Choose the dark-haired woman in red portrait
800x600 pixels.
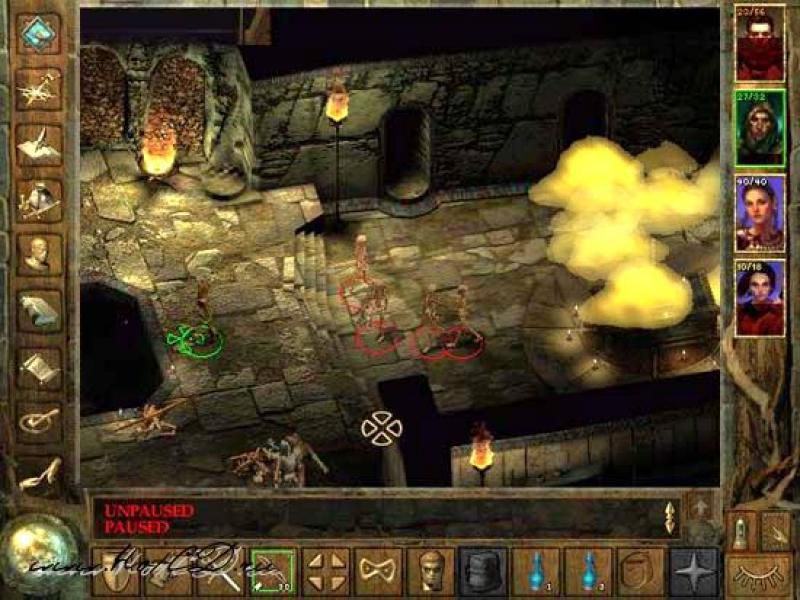click(761, 297)
